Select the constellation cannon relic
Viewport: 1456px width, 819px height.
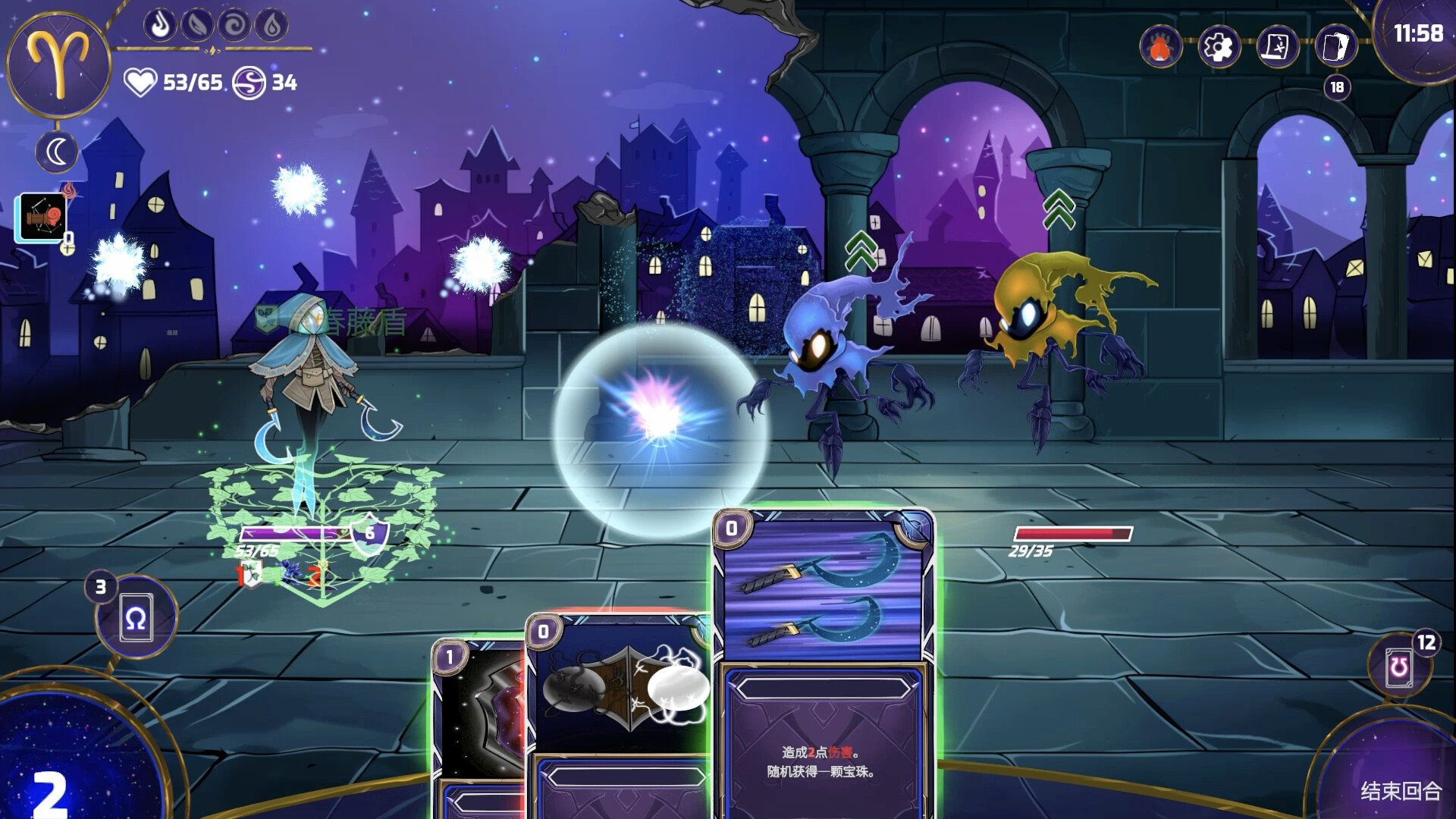[x=41, y=218]
